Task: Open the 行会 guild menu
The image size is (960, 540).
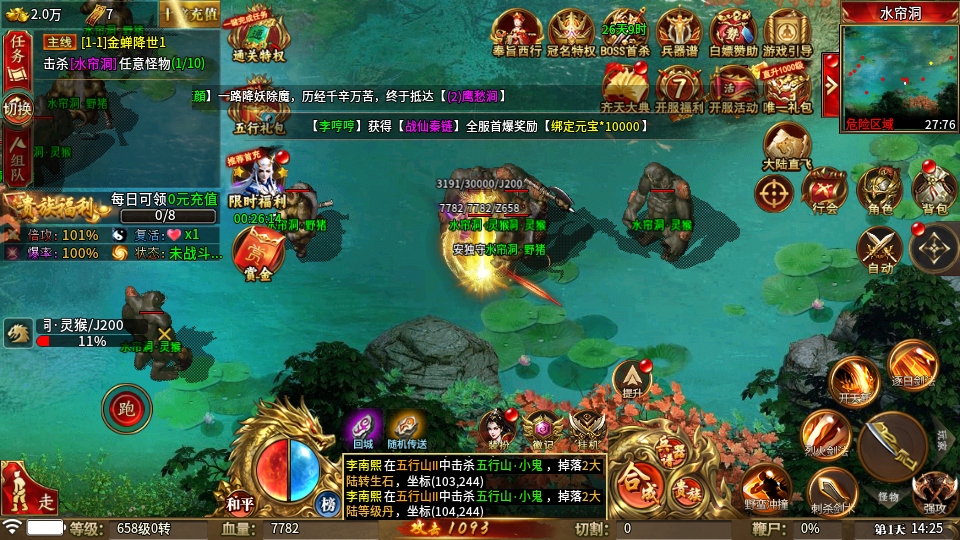Action: click(x=826, y=189)
